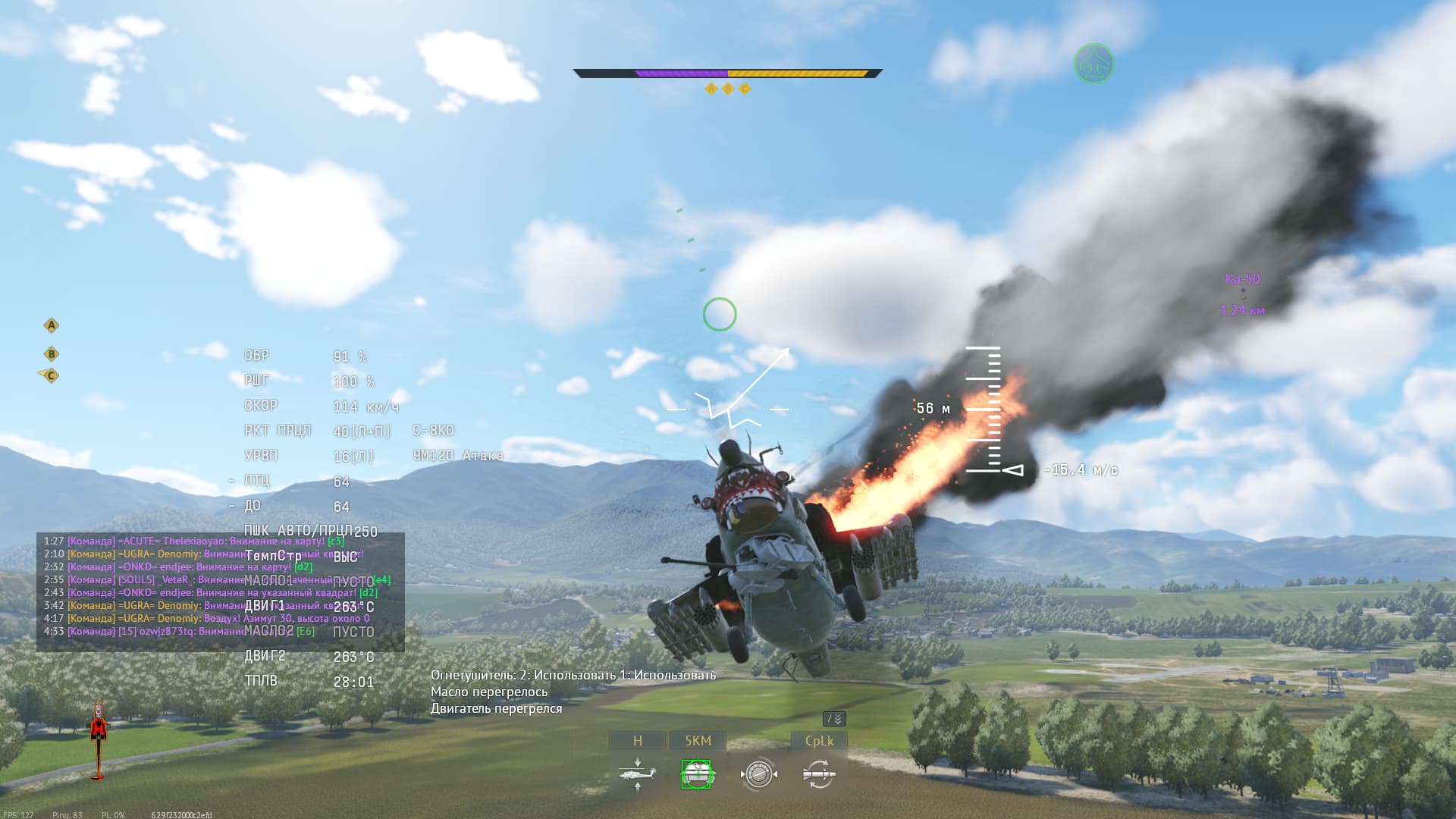Click the capture point icons under the score bar
Screen dimensions: 1456x819
coord(728,89)
